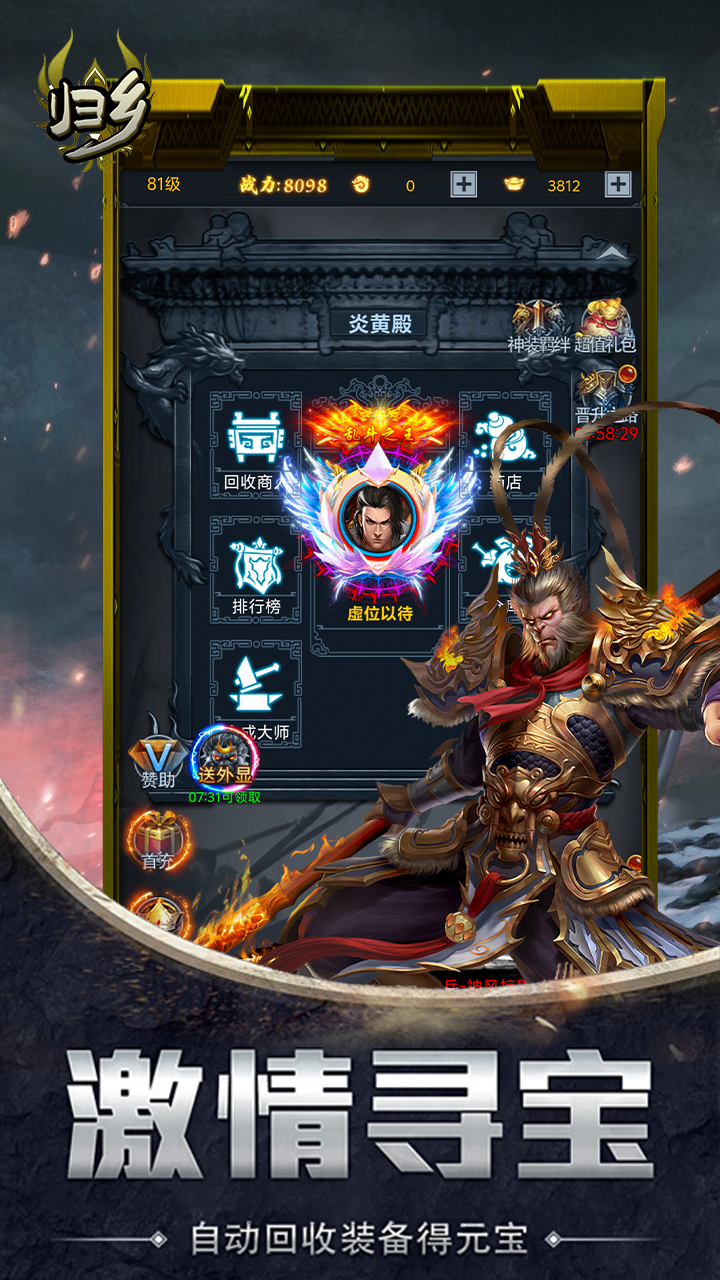This screenshot has height=1280, width=720.
Task: Add yuanbao with the plus beside 3812
Action: pos(618,184)
